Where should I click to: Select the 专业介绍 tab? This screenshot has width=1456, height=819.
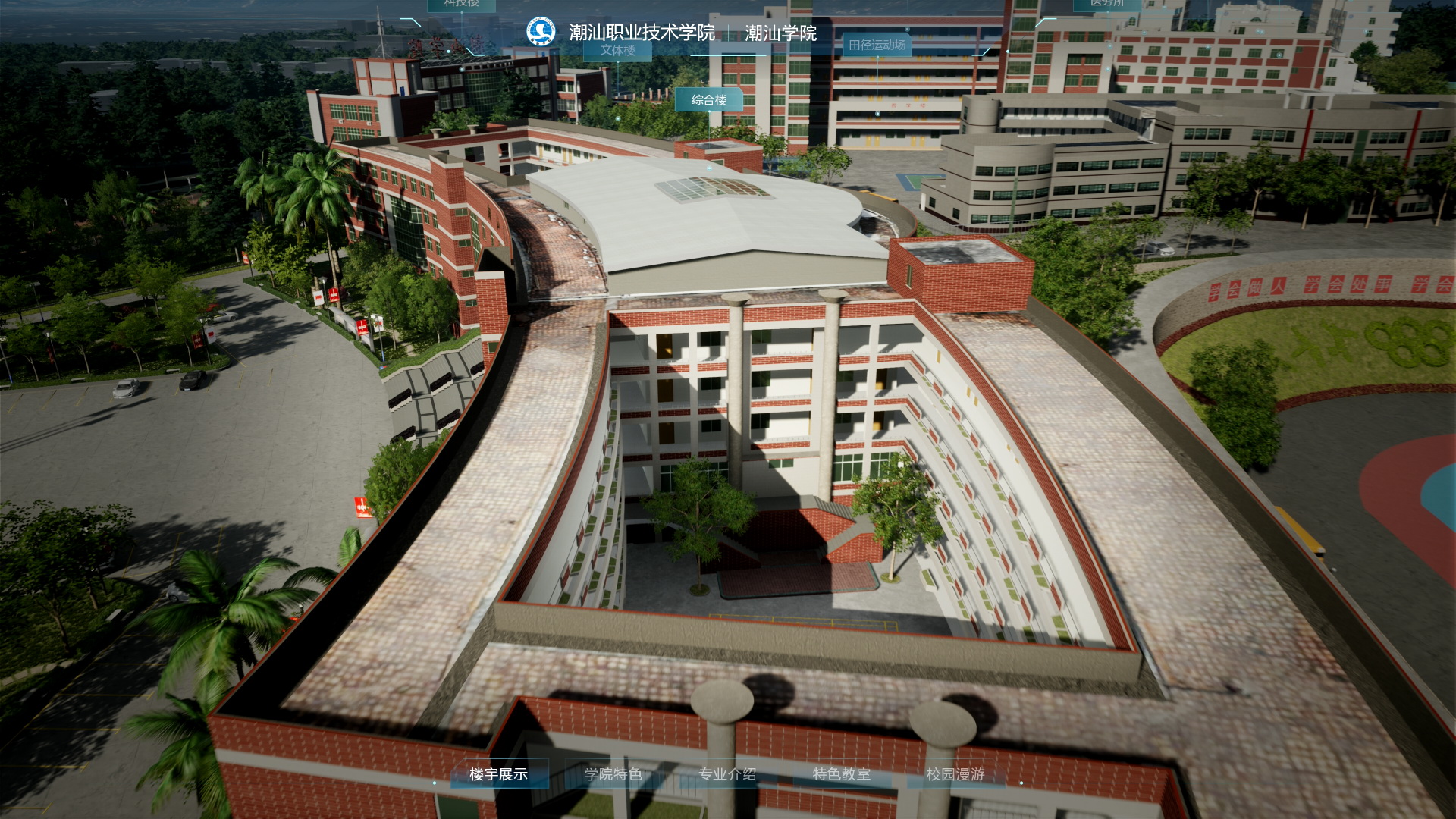[727, 774]
